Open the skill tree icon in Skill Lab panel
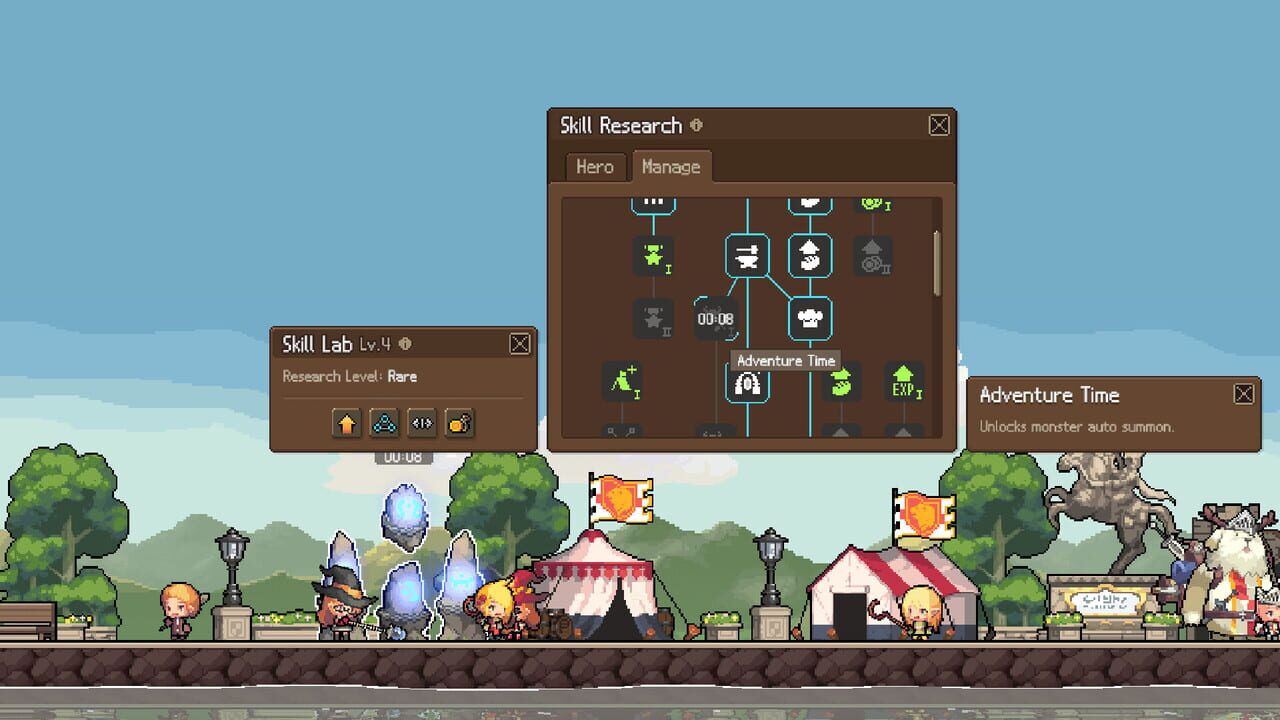This screenshot has height=720, width=1280. coord(385,424)
